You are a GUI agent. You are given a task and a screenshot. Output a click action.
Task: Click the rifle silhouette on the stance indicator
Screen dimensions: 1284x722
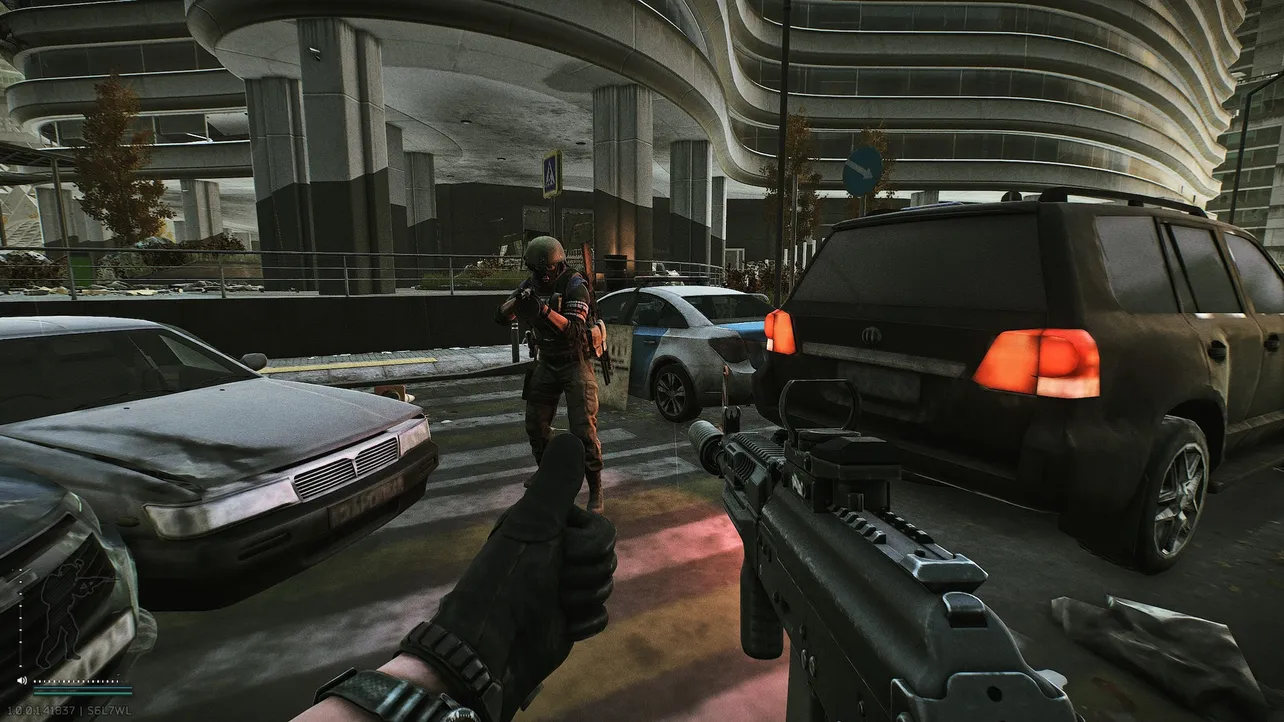pyautogui.click(x=95, y=580)
